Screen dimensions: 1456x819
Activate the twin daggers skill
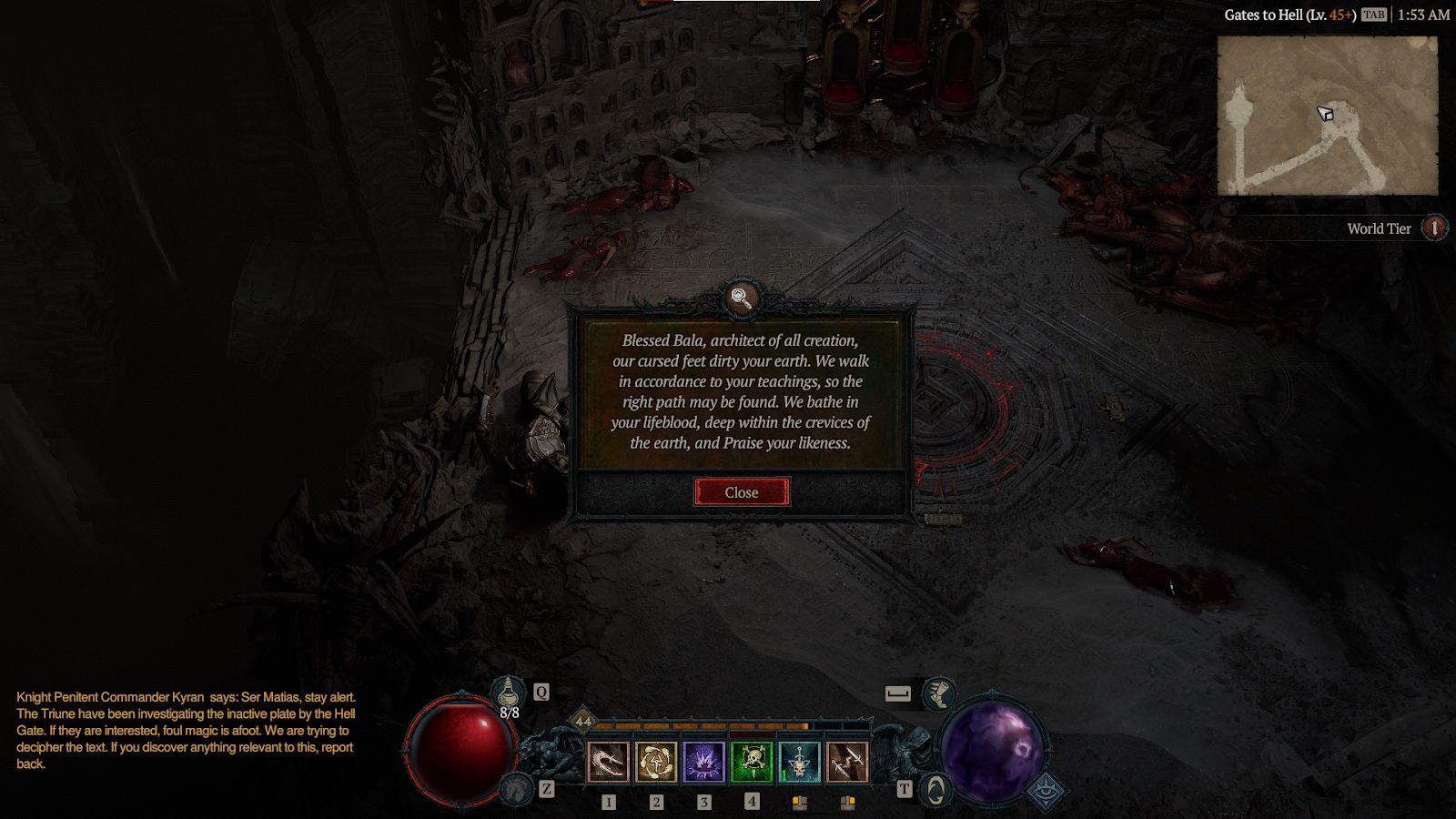click(847, 762)
